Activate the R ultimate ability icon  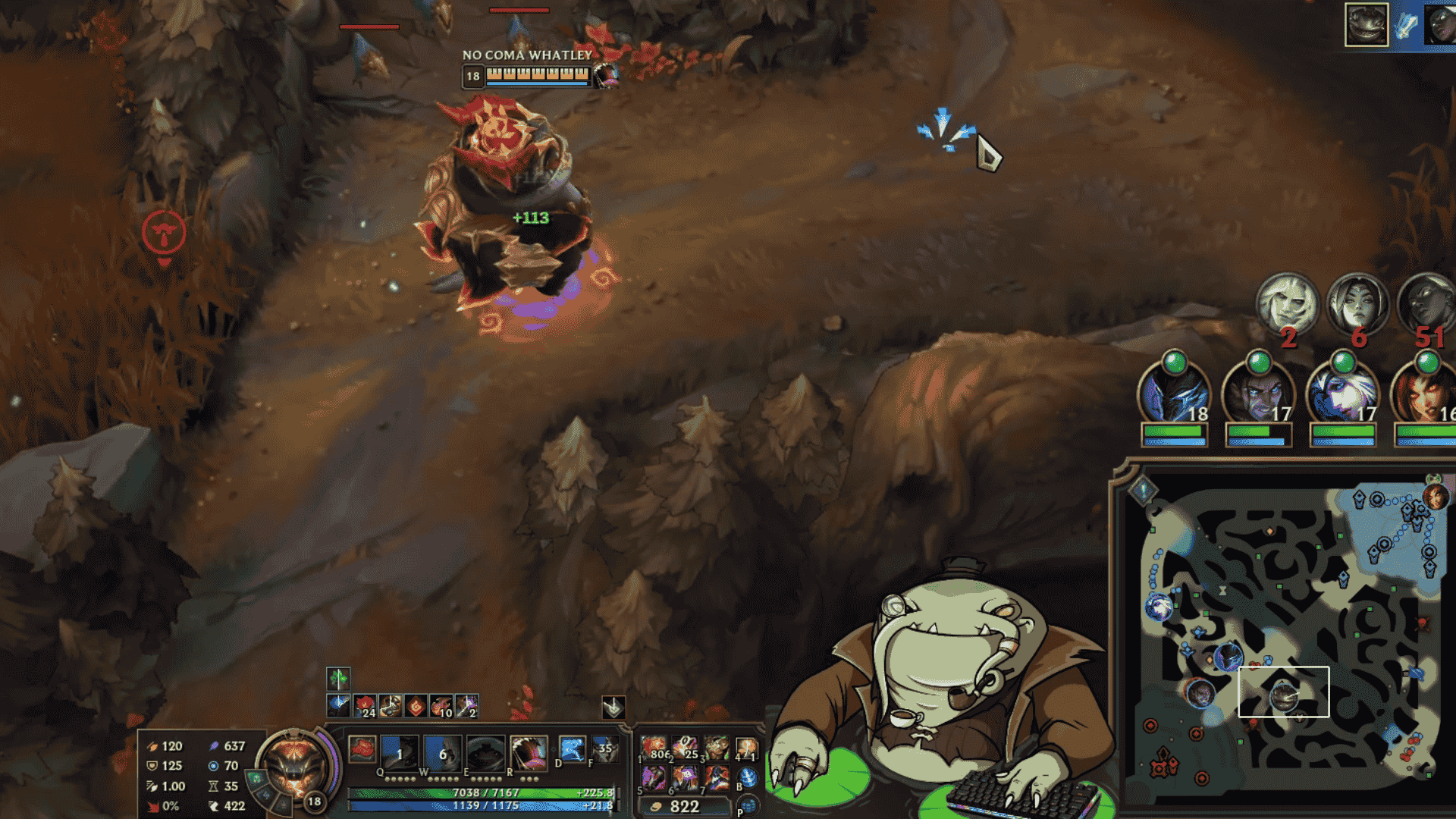pyautogui.click(x=529, y=750)
